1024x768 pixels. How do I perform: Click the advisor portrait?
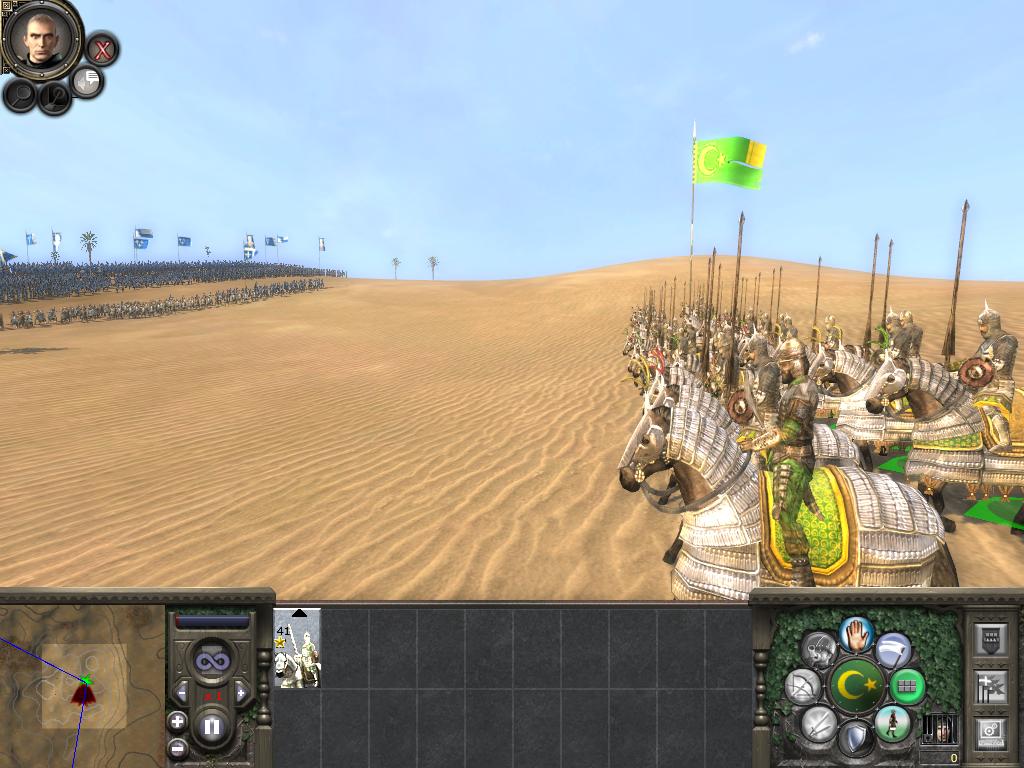pyautogui.click(x=41, y=38)
